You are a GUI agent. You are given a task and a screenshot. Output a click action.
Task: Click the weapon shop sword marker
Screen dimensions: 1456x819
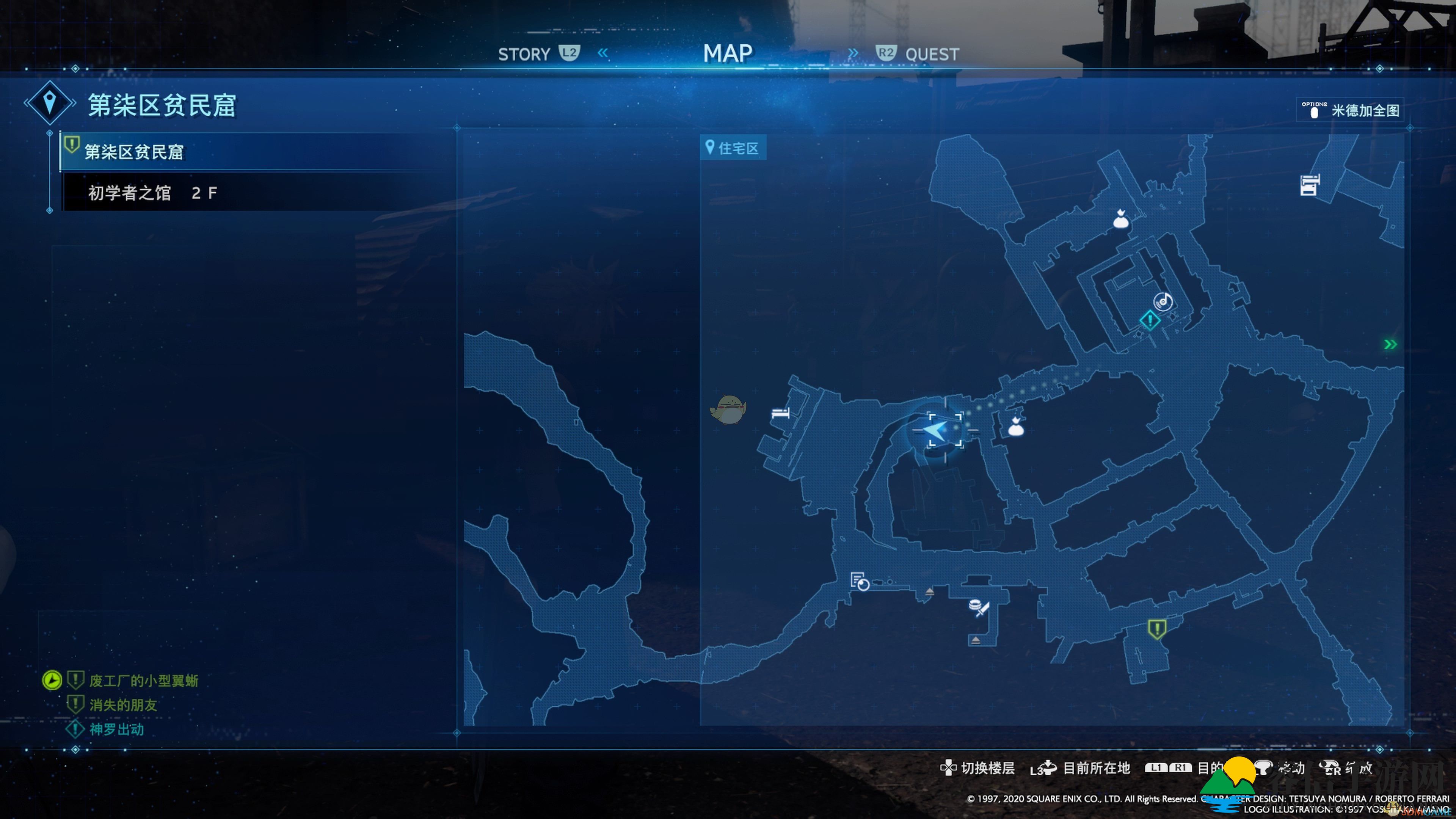[979, 607]
